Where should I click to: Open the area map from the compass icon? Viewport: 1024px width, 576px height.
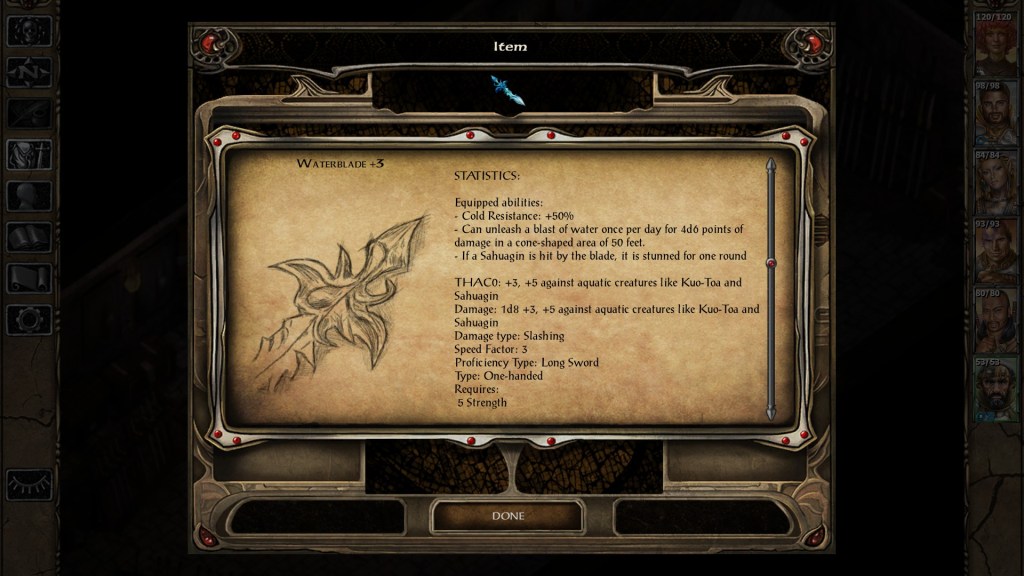29,72
